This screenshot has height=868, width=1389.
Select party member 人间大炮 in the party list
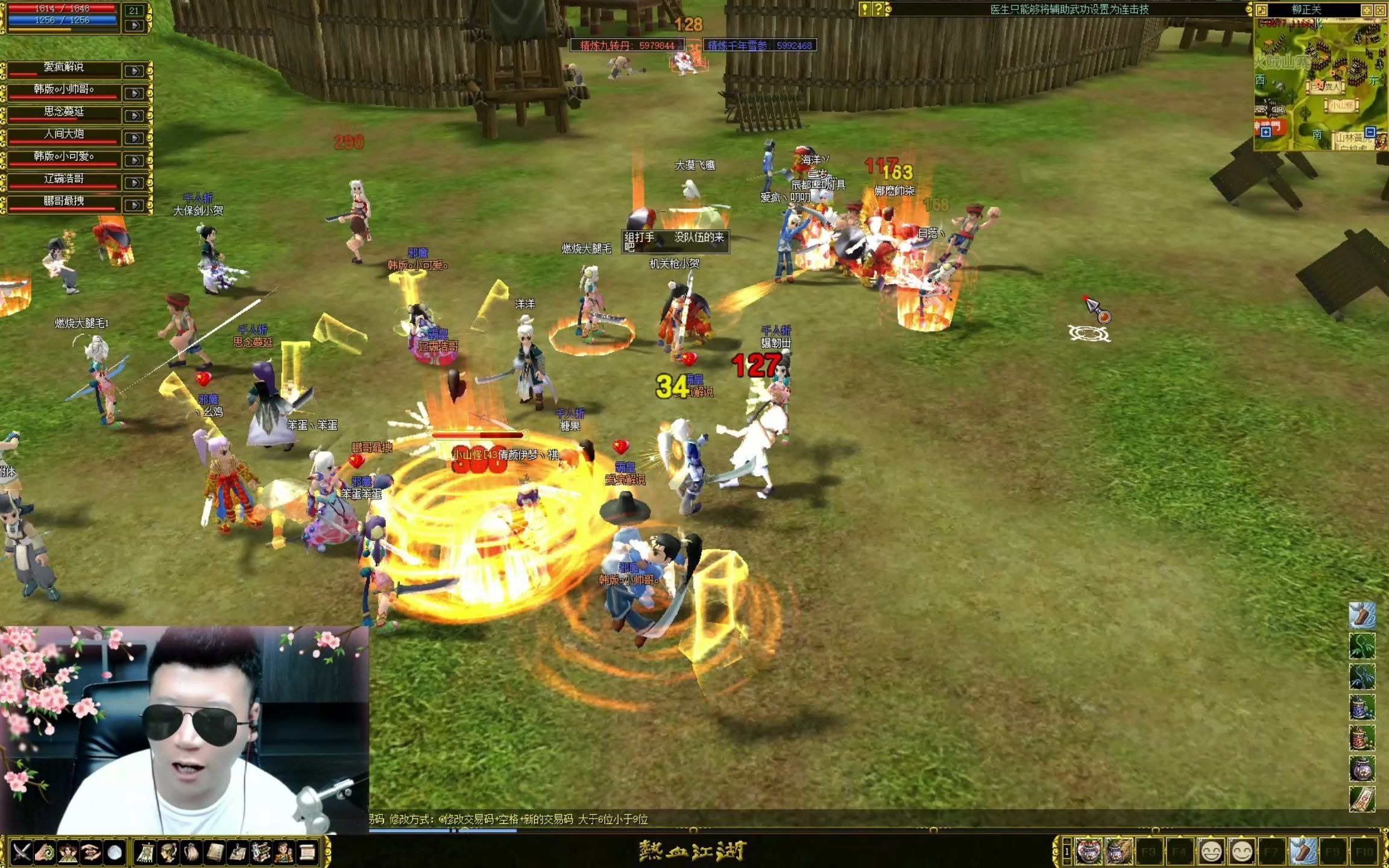(x=63, y=134)
